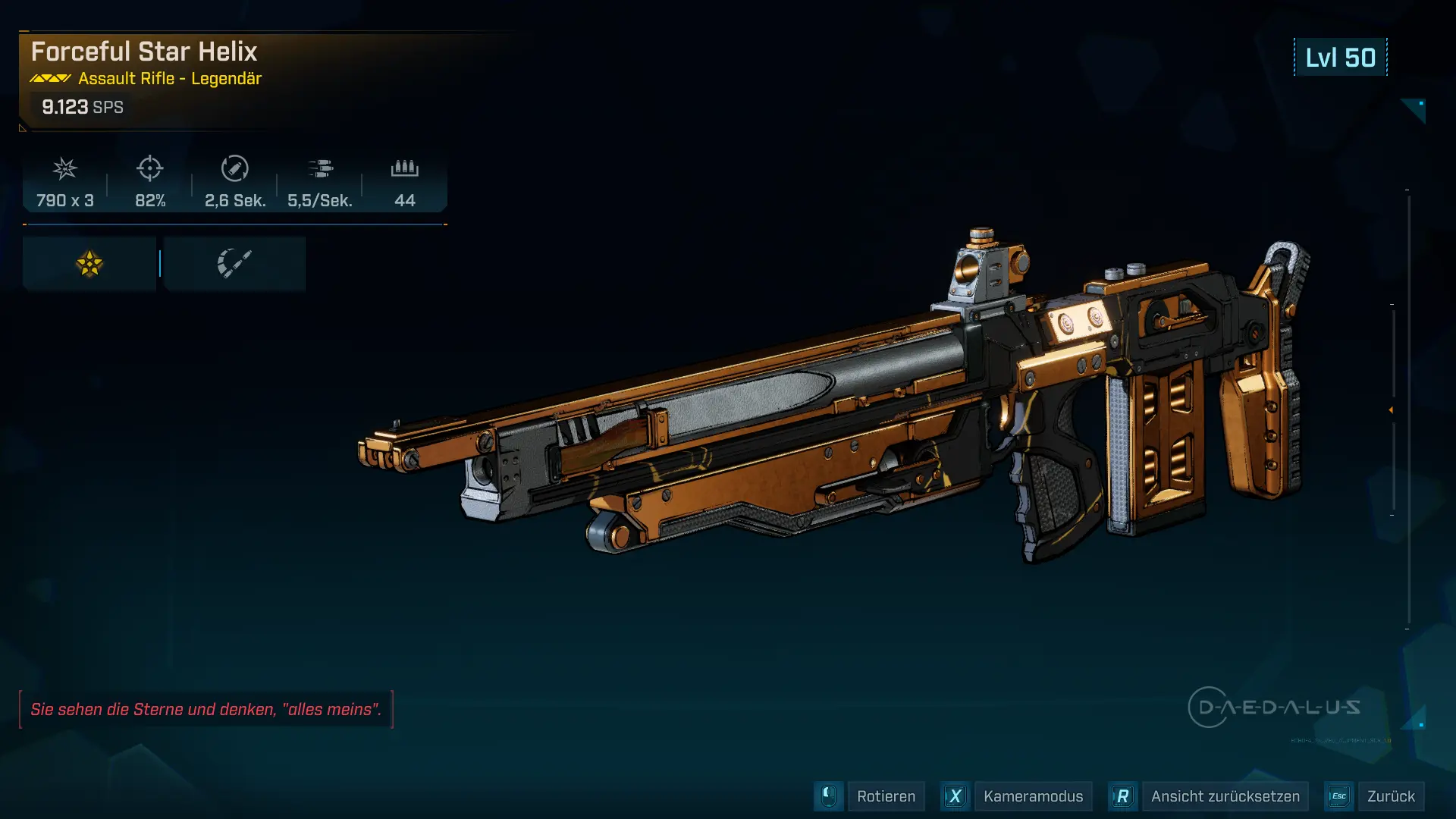Switch to Kameramodus

coord(1032,796)
